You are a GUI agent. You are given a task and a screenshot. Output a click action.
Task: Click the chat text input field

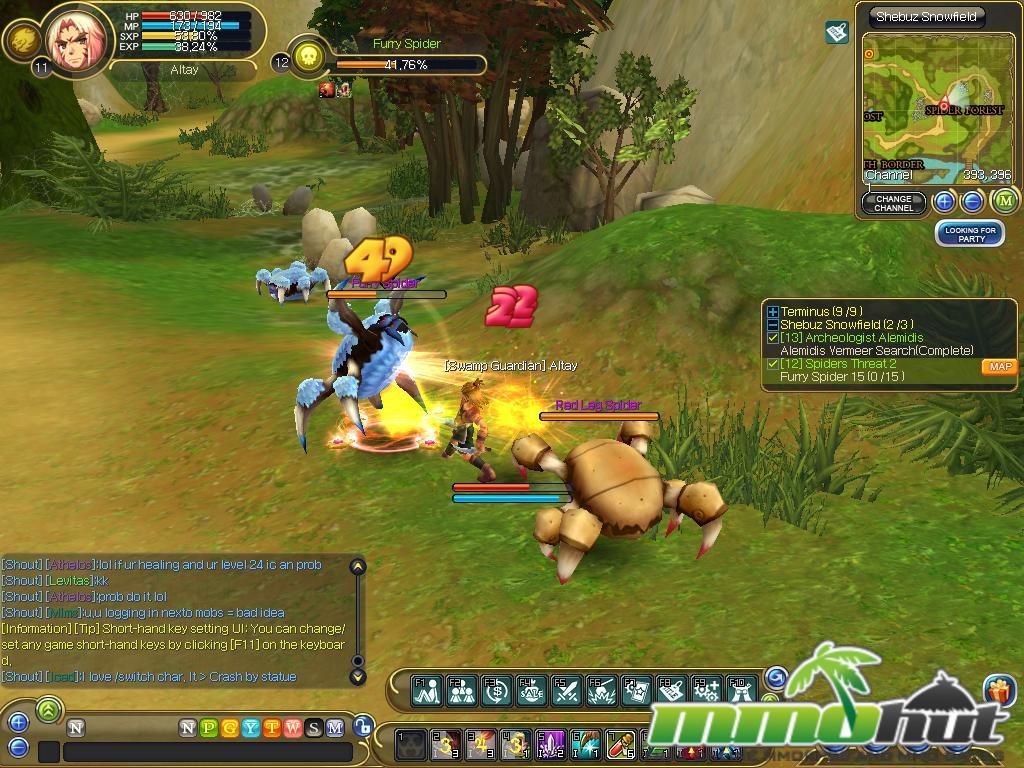click(x=208, y=751)
